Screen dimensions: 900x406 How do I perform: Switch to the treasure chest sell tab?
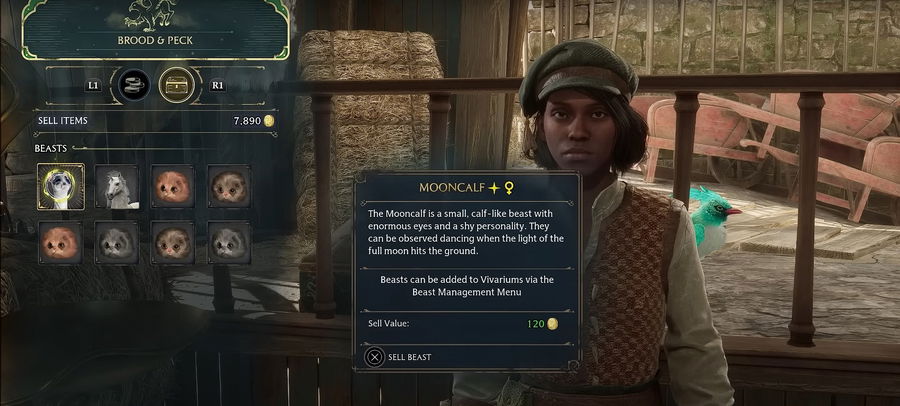[177, 86]
